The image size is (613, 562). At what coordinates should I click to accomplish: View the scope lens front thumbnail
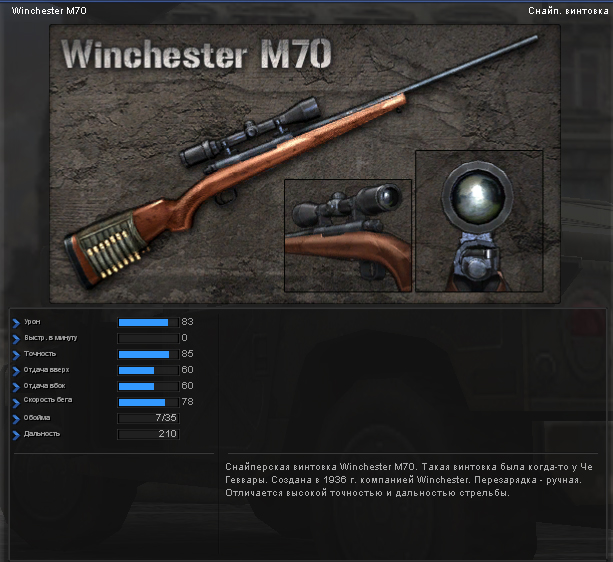tap(478, 221)
